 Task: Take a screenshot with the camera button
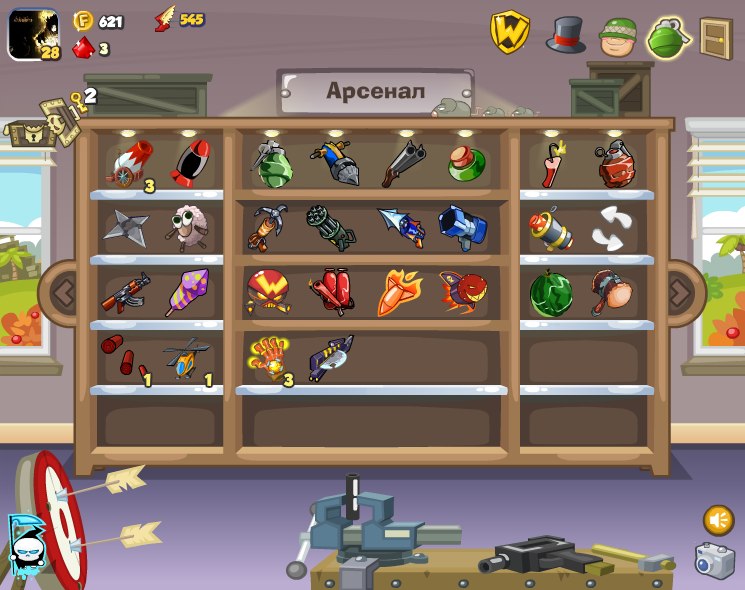(714, 561)
